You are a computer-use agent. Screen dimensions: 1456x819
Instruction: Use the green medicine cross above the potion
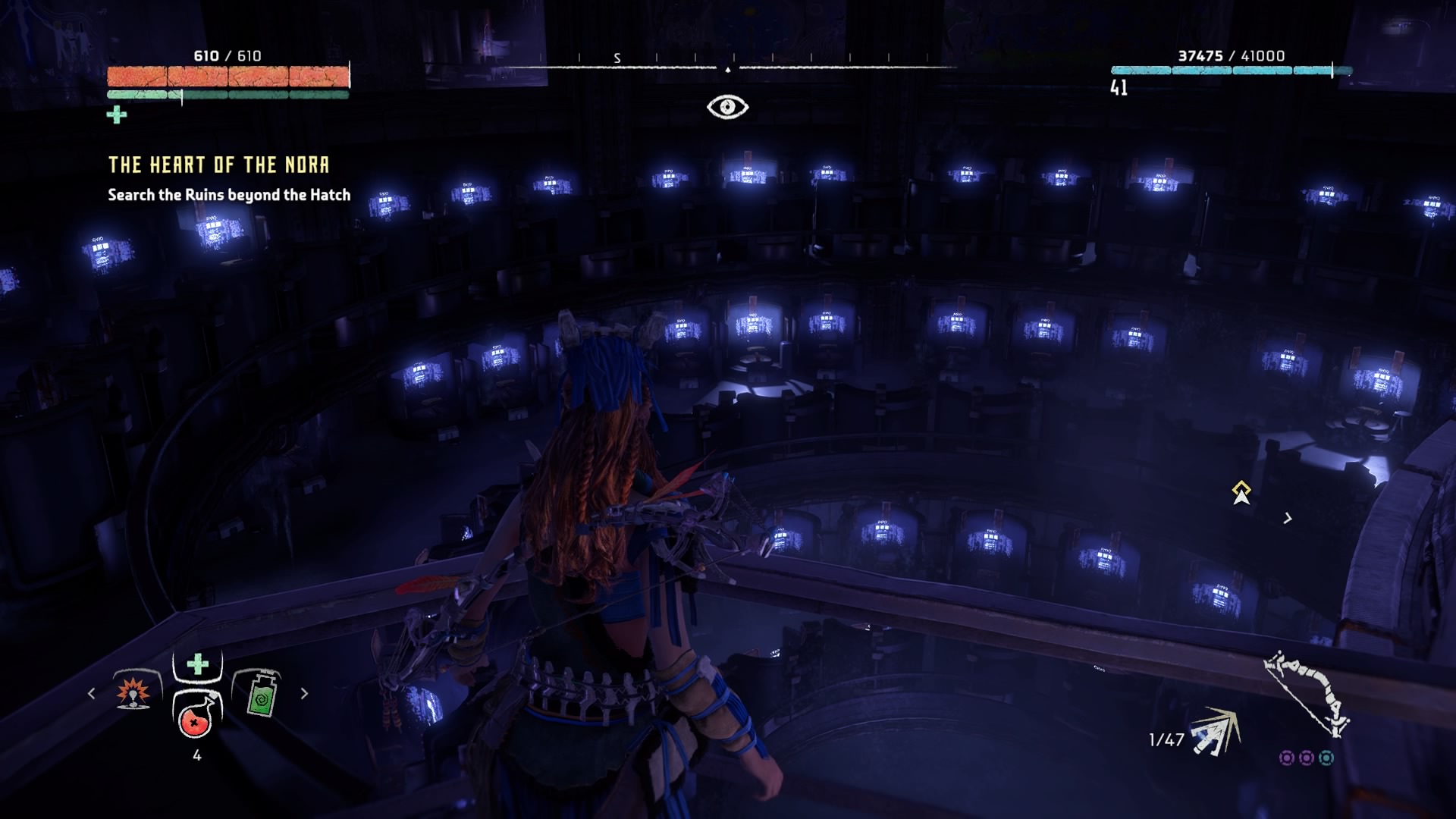coord(197,664)
